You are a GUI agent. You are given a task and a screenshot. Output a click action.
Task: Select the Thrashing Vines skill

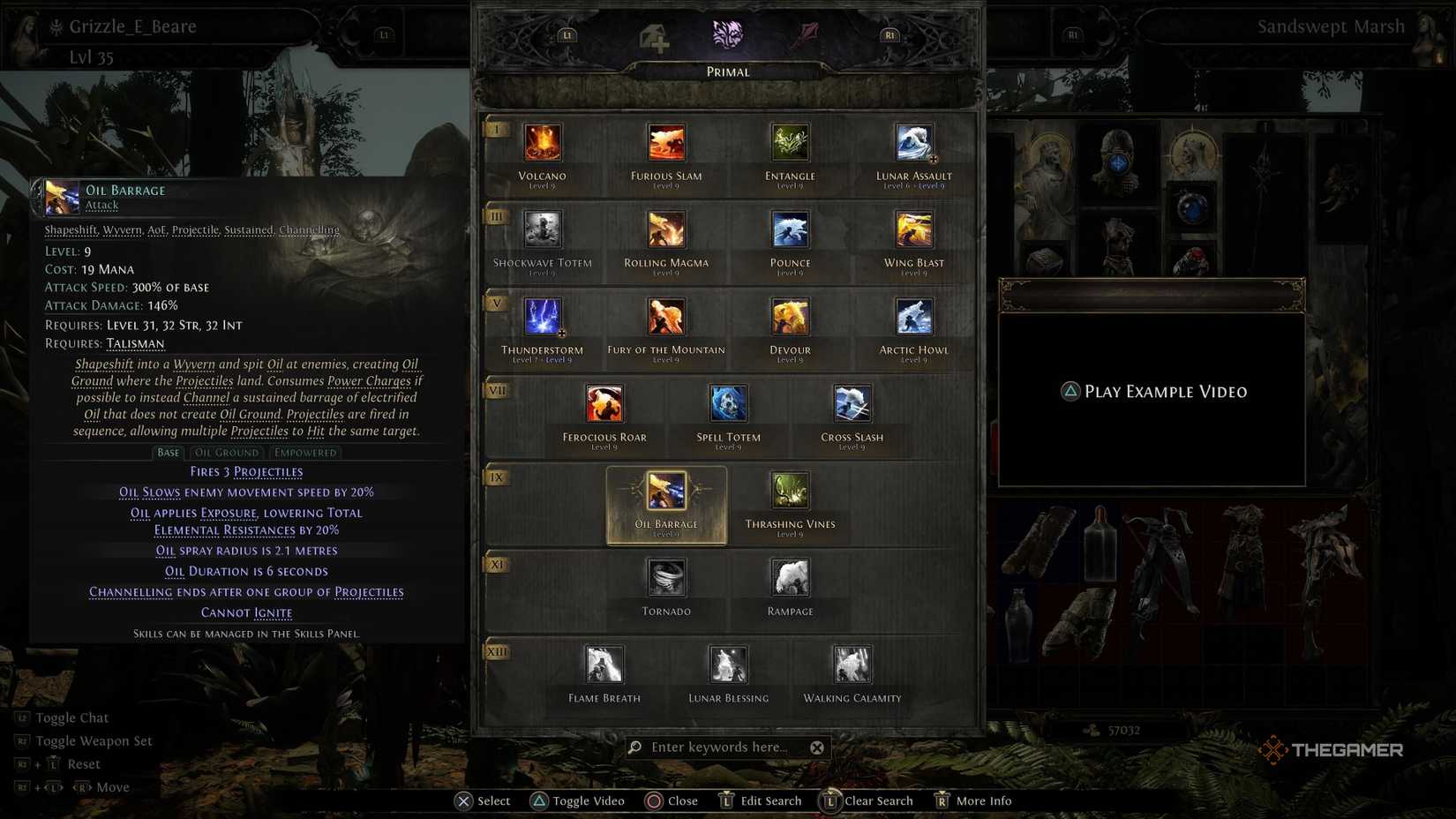point(789,492)
